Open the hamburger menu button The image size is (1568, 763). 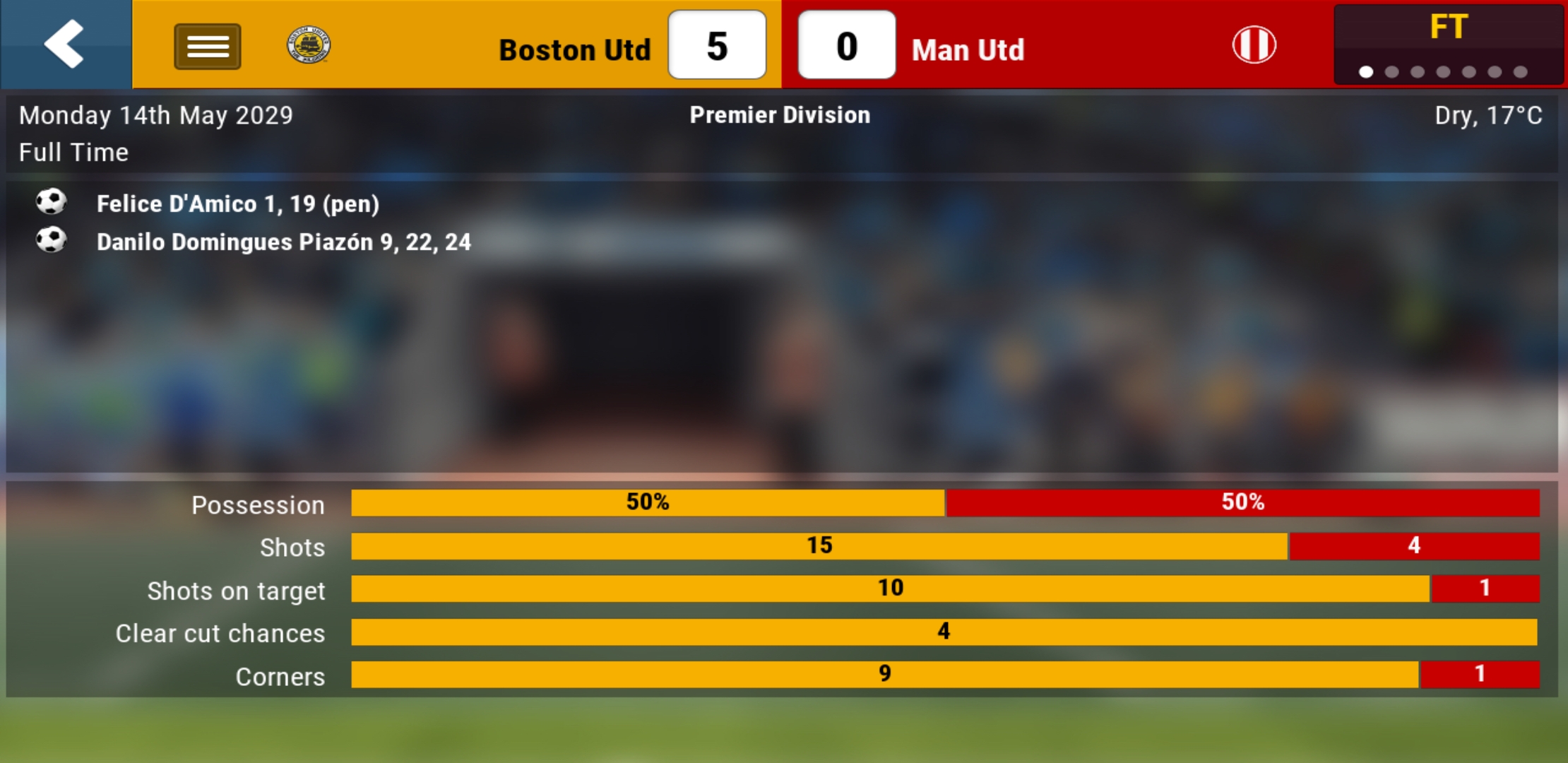[207, 47]
